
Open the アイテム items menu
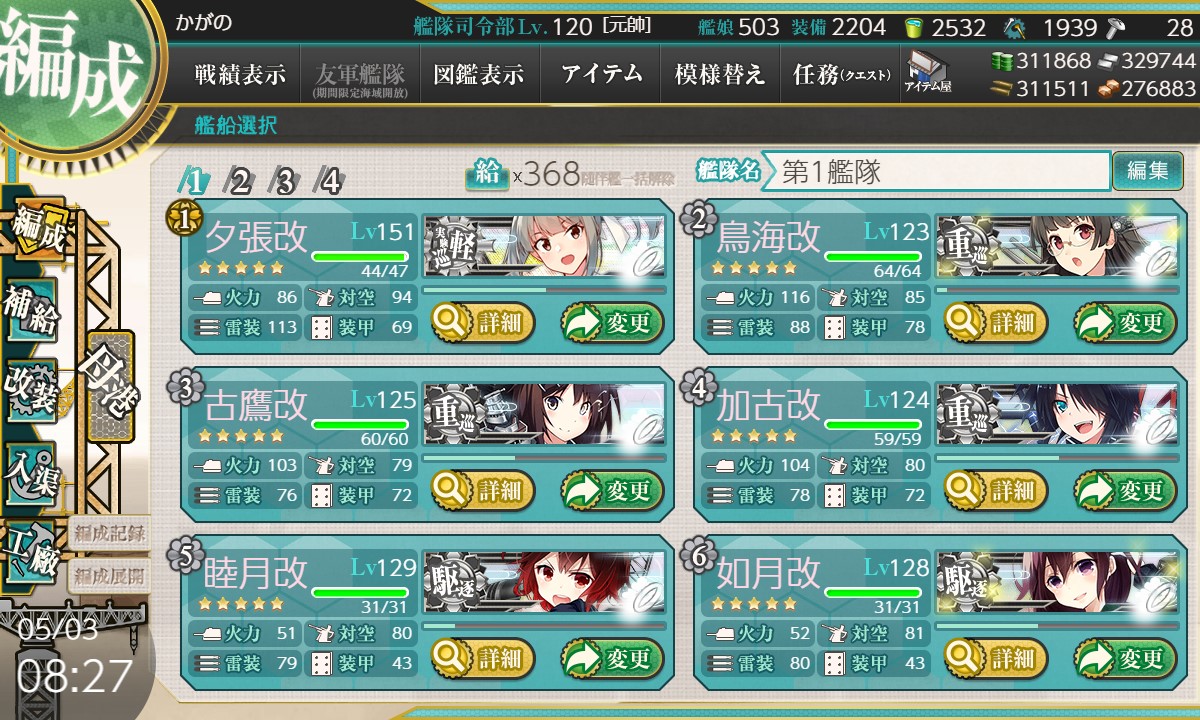tap(601, 75)
